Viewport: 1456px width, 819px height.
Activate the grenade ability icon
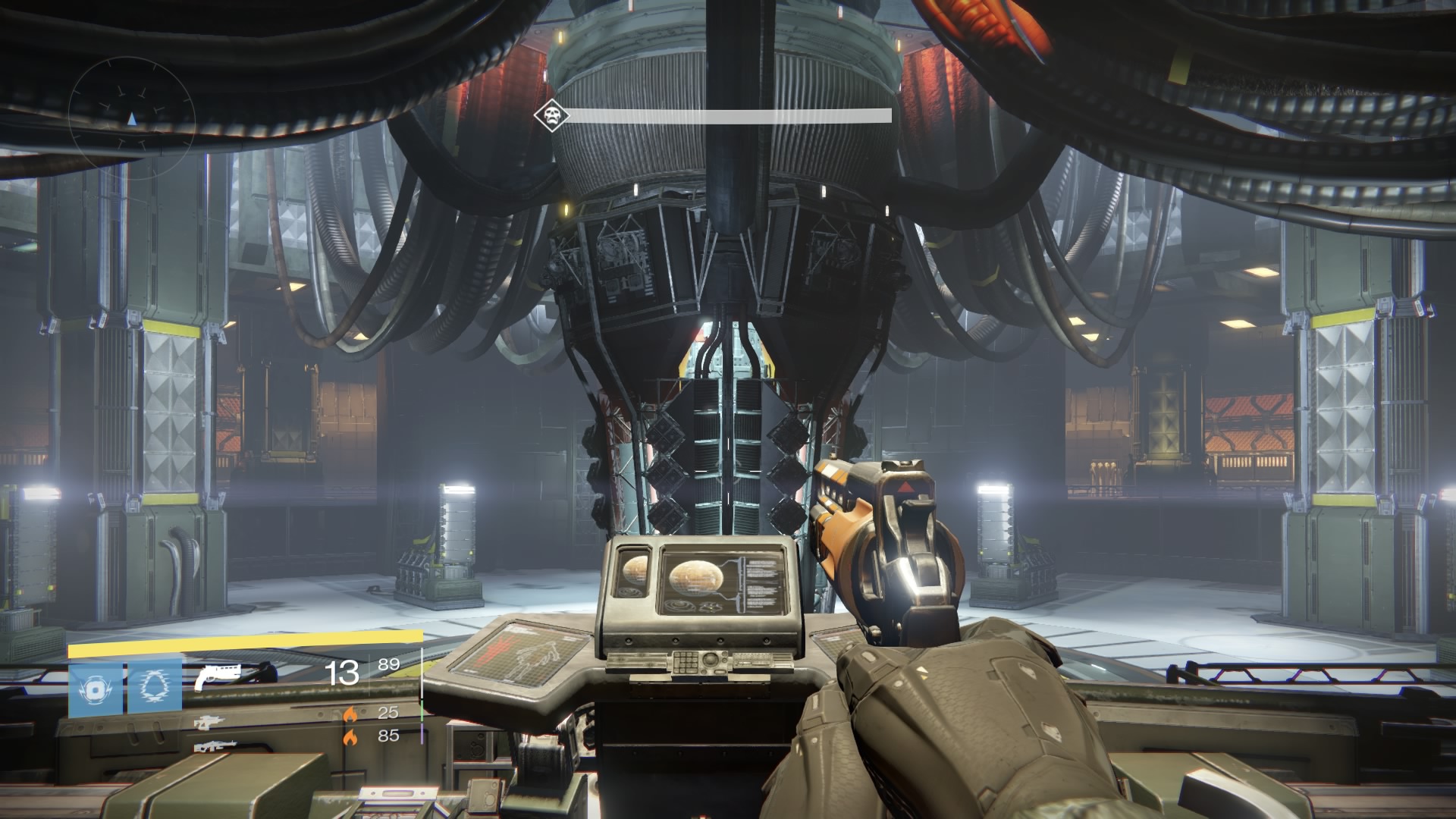96,690
